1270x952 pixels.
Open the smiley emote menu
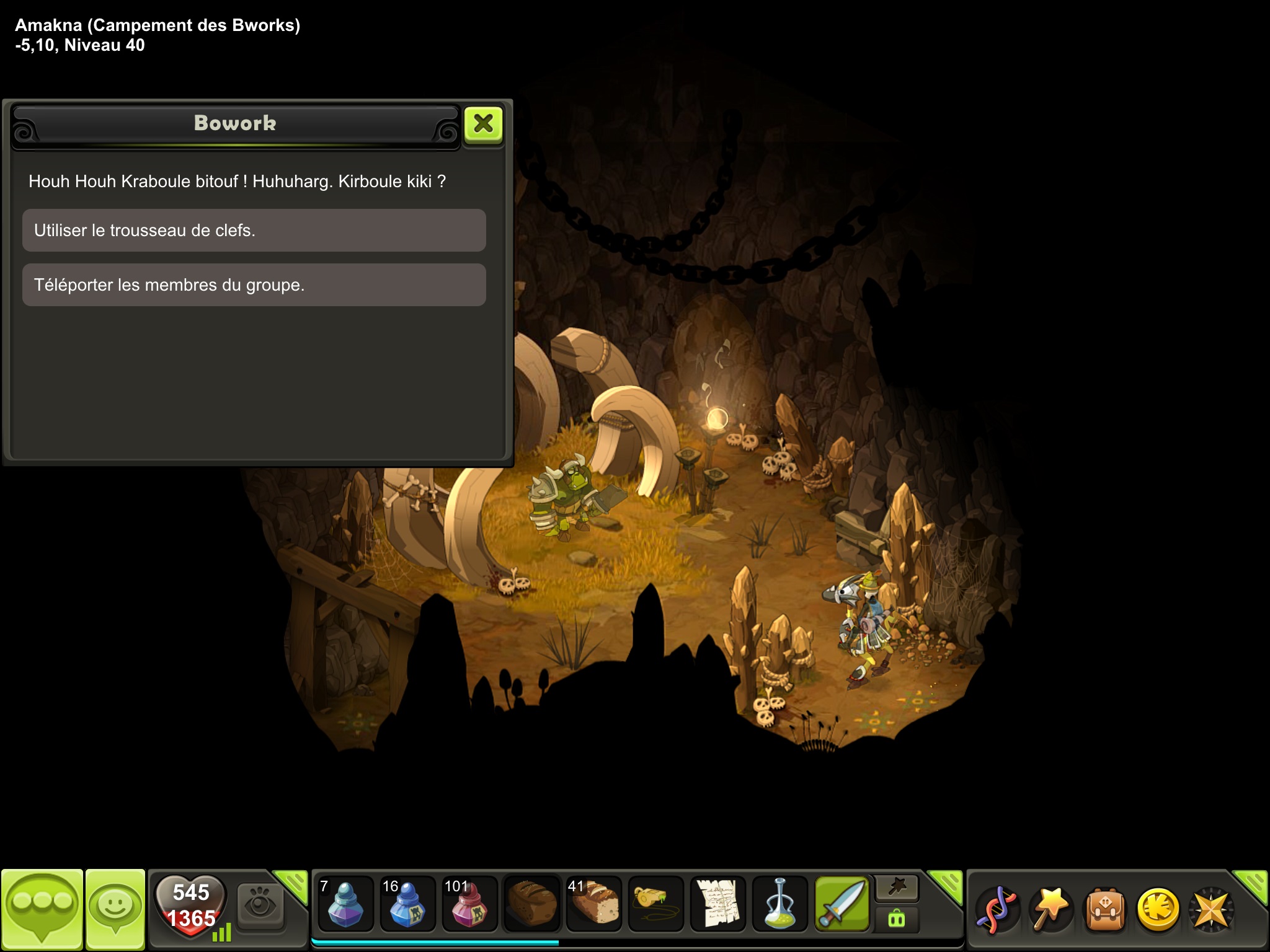tap(115, 907)
